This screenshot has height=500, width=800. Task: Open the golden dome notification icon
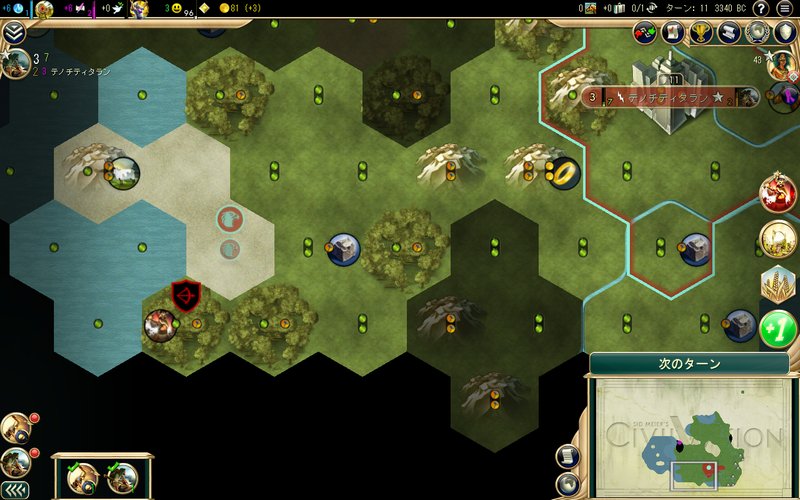click(x=778, y=238)
